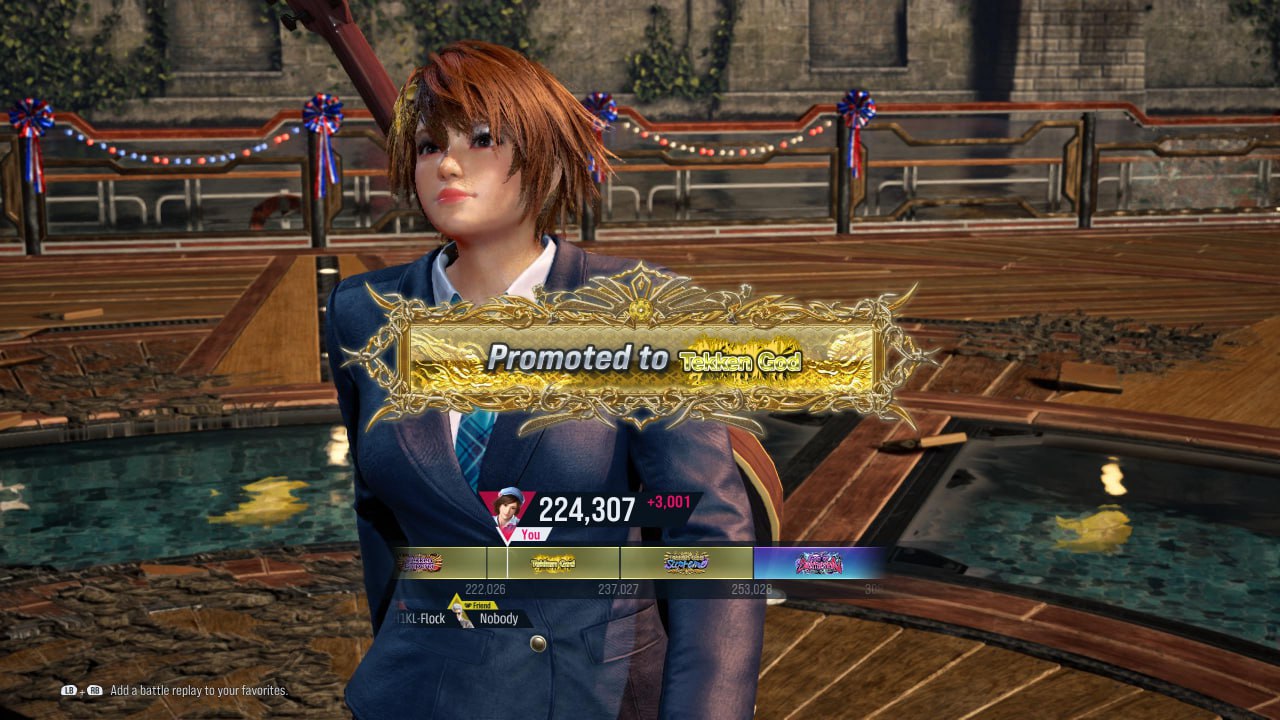Click the Tekken God rank segment
1280x720 pixels.
tap(553, 563)
